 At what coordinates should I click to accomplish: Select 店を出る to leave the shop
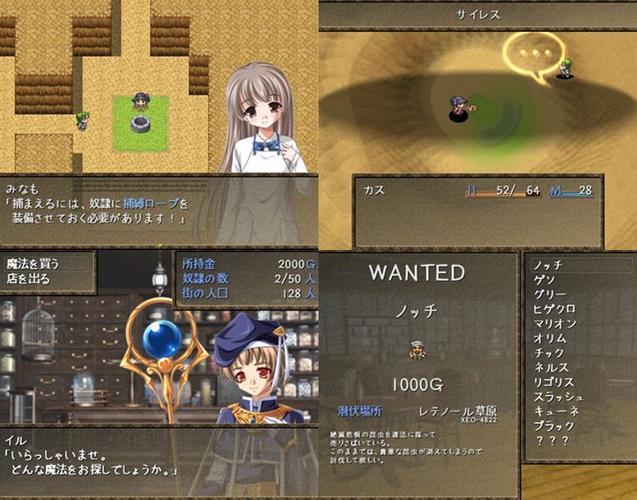point(30,278)
